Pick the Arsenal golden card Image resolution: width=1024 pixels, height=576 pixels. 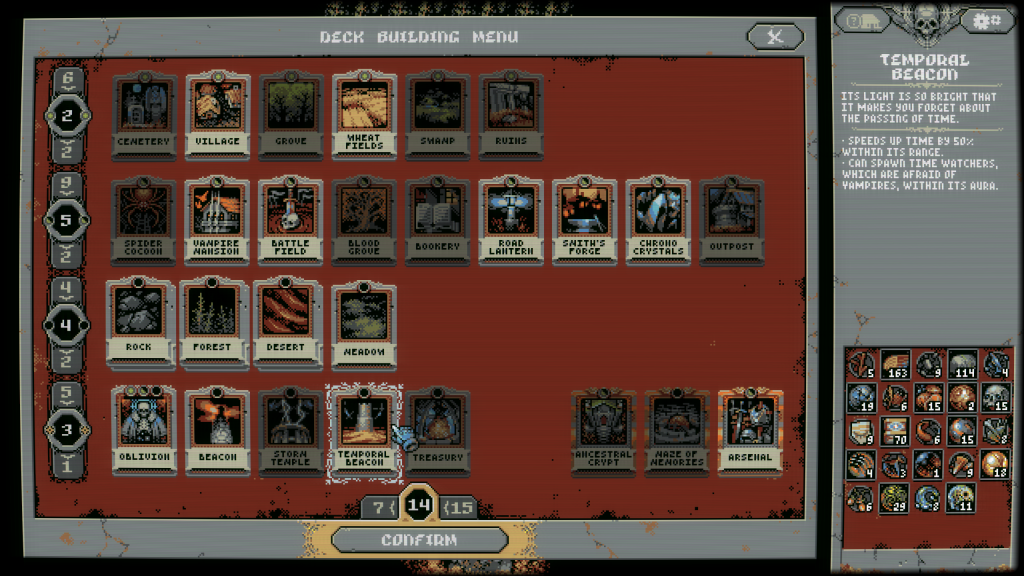tap(750, 430)
